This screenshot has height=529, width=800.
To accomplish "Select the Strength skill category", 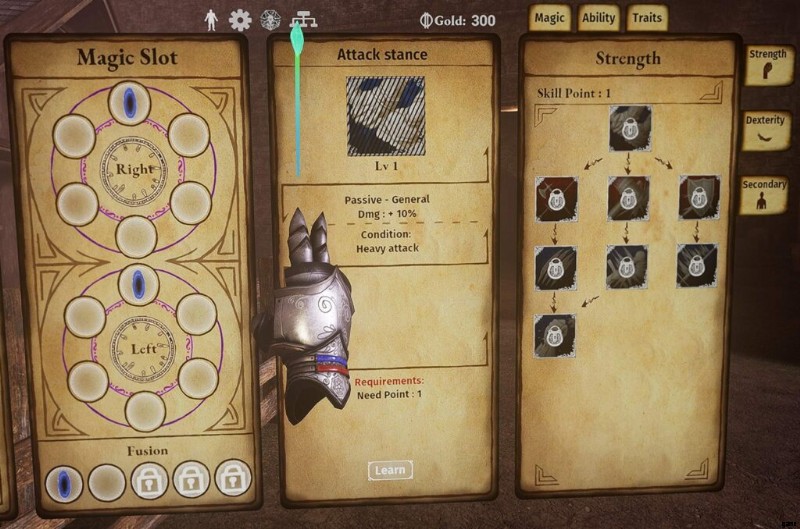I will point(767,64).
